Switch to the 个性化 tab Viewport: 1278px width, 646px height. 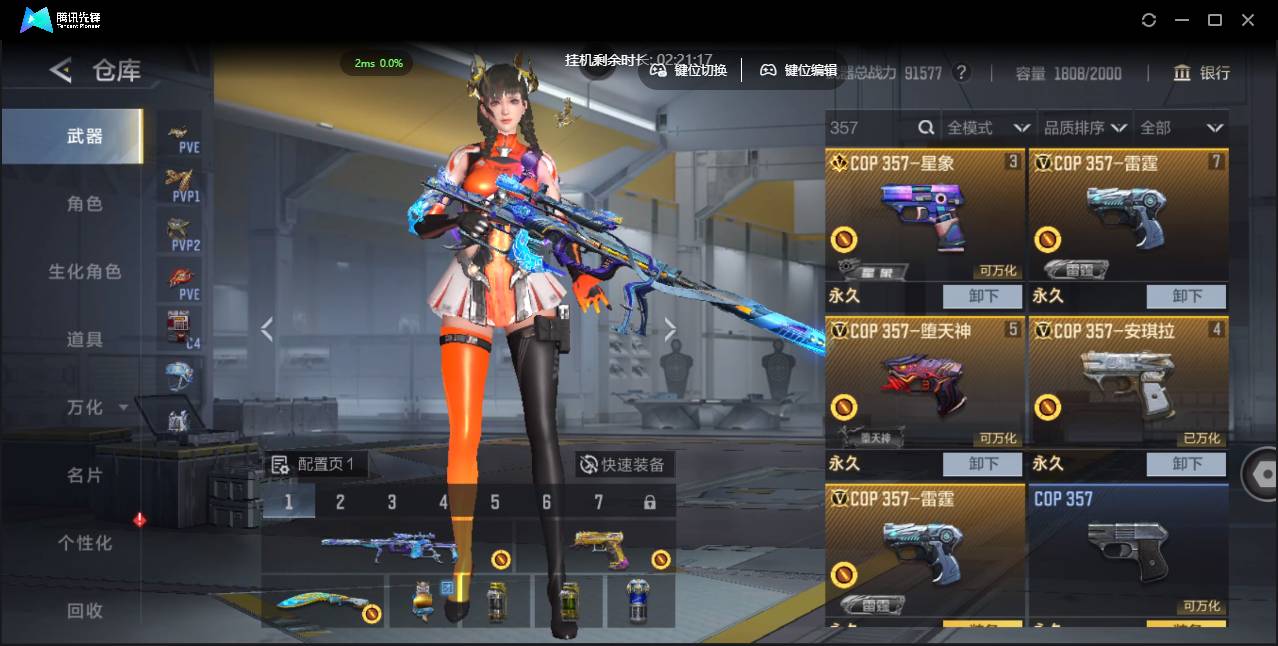pyautogui.click(x=85, y=543)
